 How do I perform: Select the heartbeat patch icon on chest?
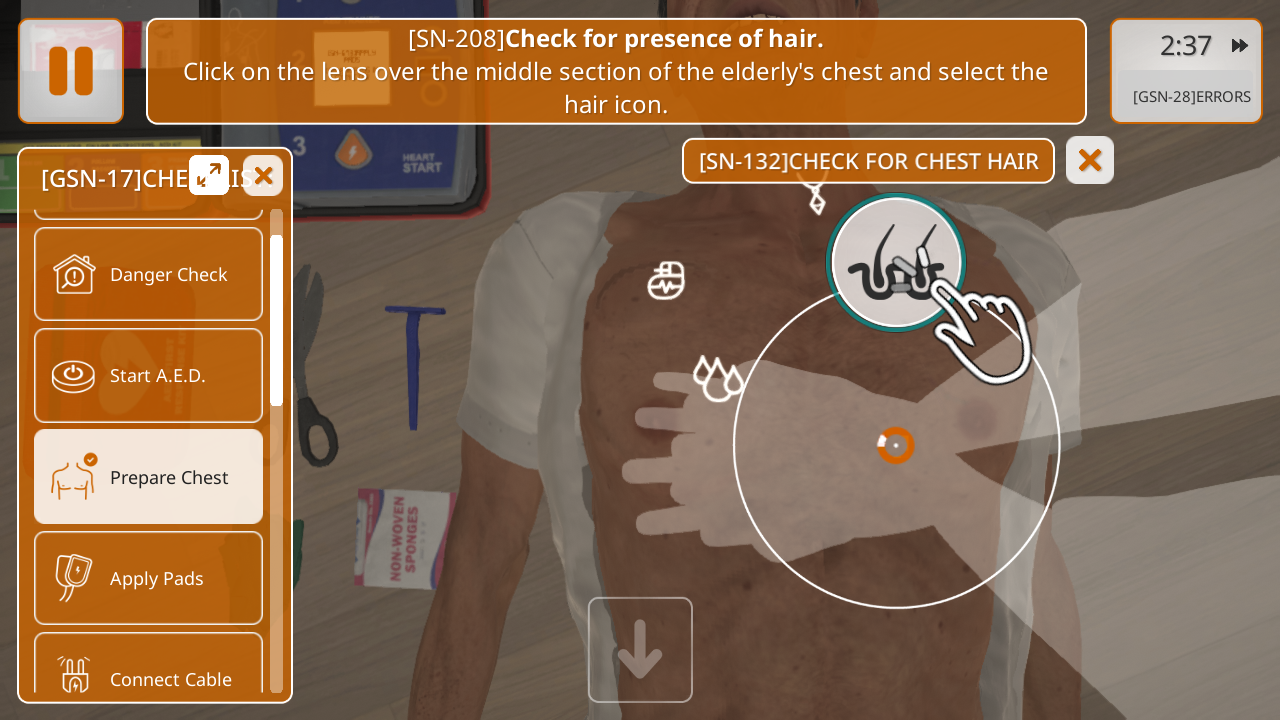666,281
